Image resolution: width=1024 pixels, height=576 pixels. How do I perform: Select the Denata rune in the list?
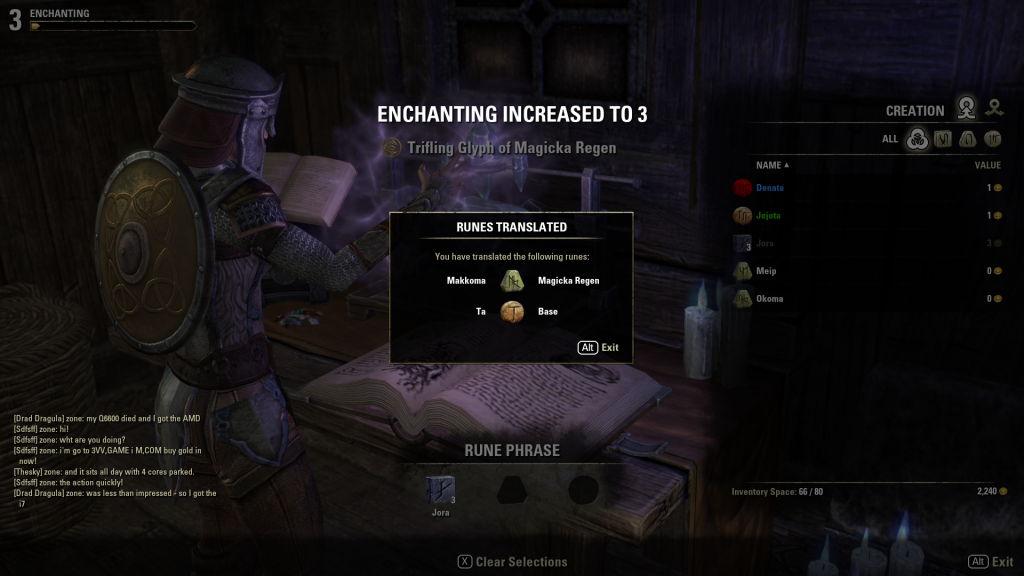(770, 188)
